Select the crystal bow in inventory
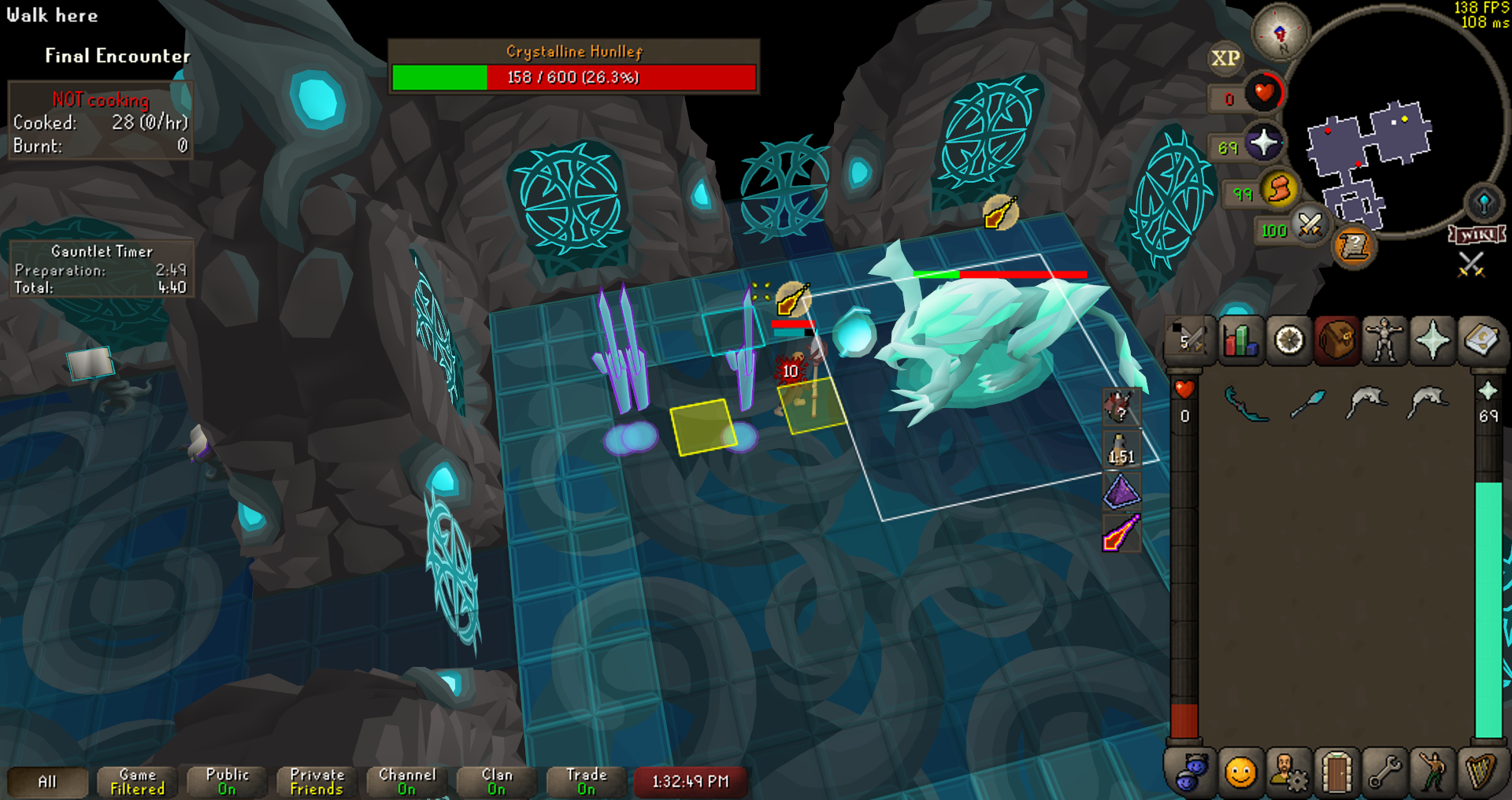 tap(1247, 404)
